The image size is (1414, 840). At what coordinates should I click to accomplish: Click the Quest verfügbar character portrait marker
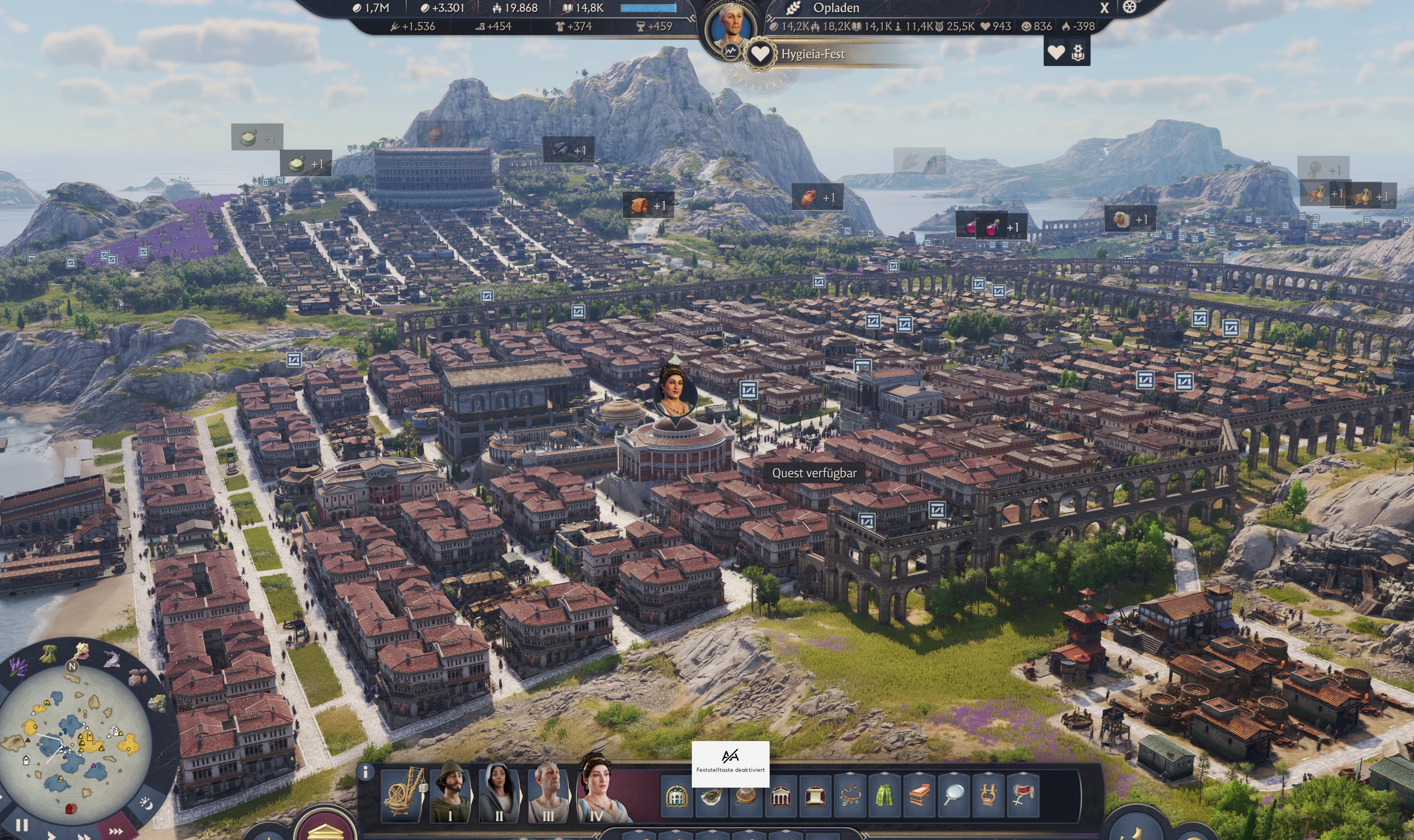[x=675, y=392]
